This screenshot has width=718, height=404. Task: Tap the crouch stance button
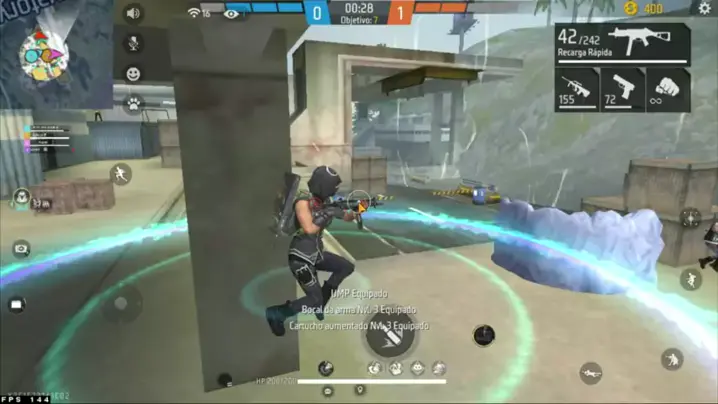click(672, 359)
